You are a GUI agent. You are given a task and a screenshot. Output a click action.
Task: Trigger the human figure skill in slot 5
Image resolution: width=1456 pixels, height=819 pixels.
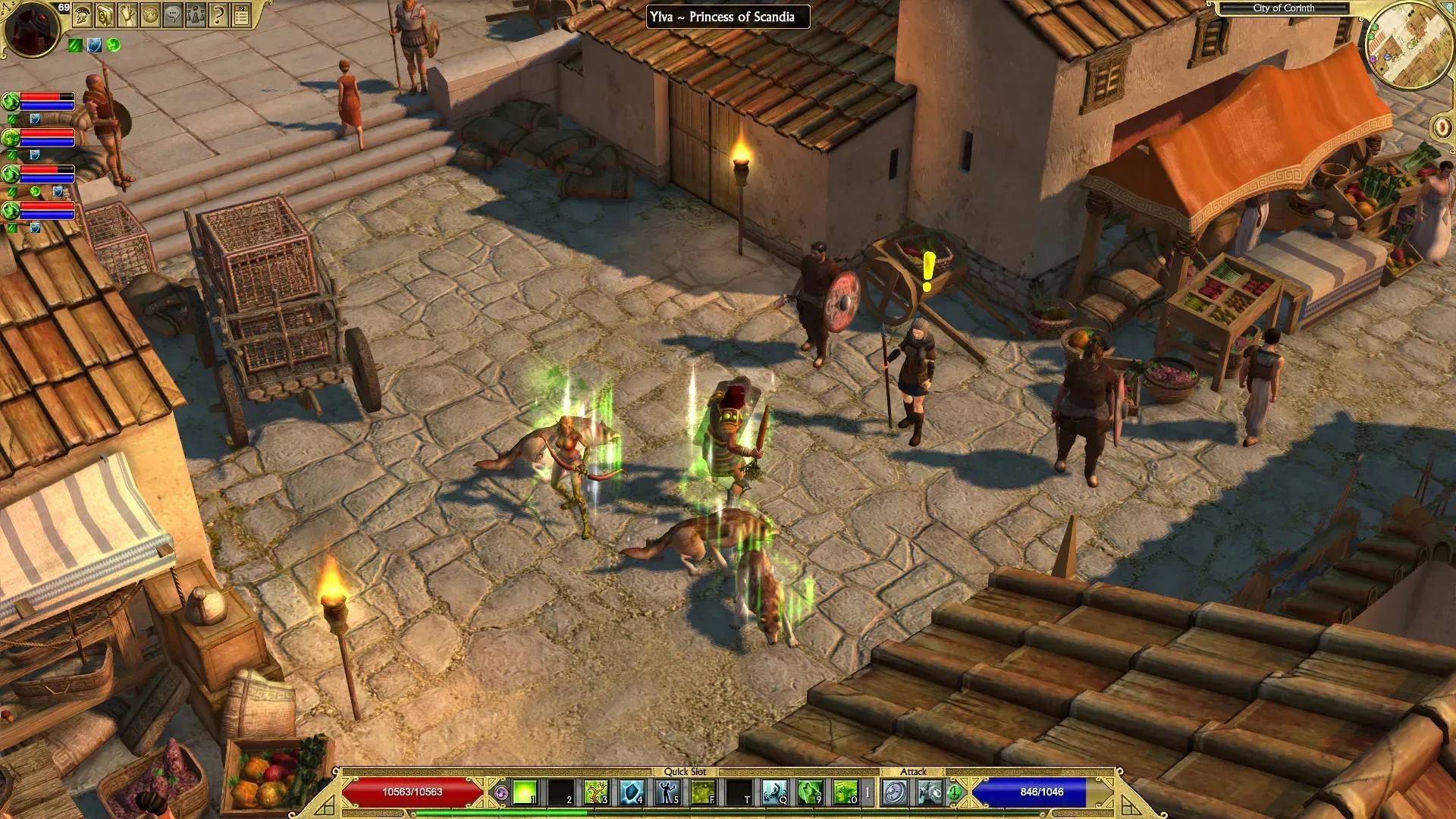[x=667, y=792]
